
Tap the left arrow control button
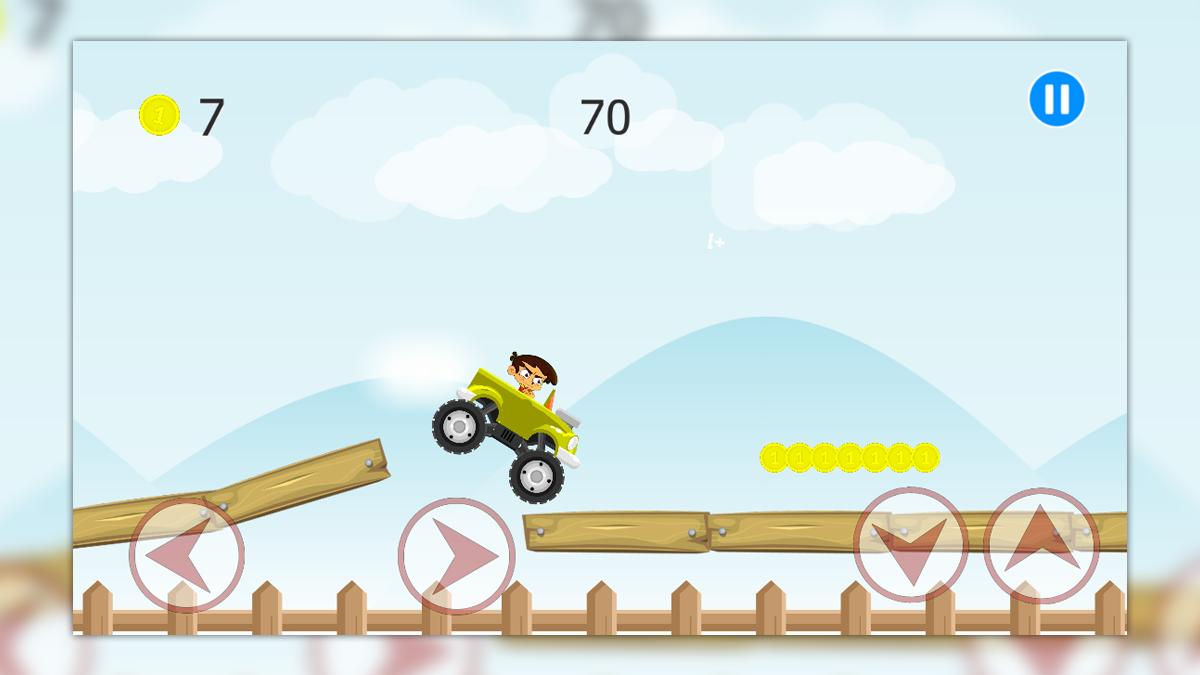click(187, 555)
